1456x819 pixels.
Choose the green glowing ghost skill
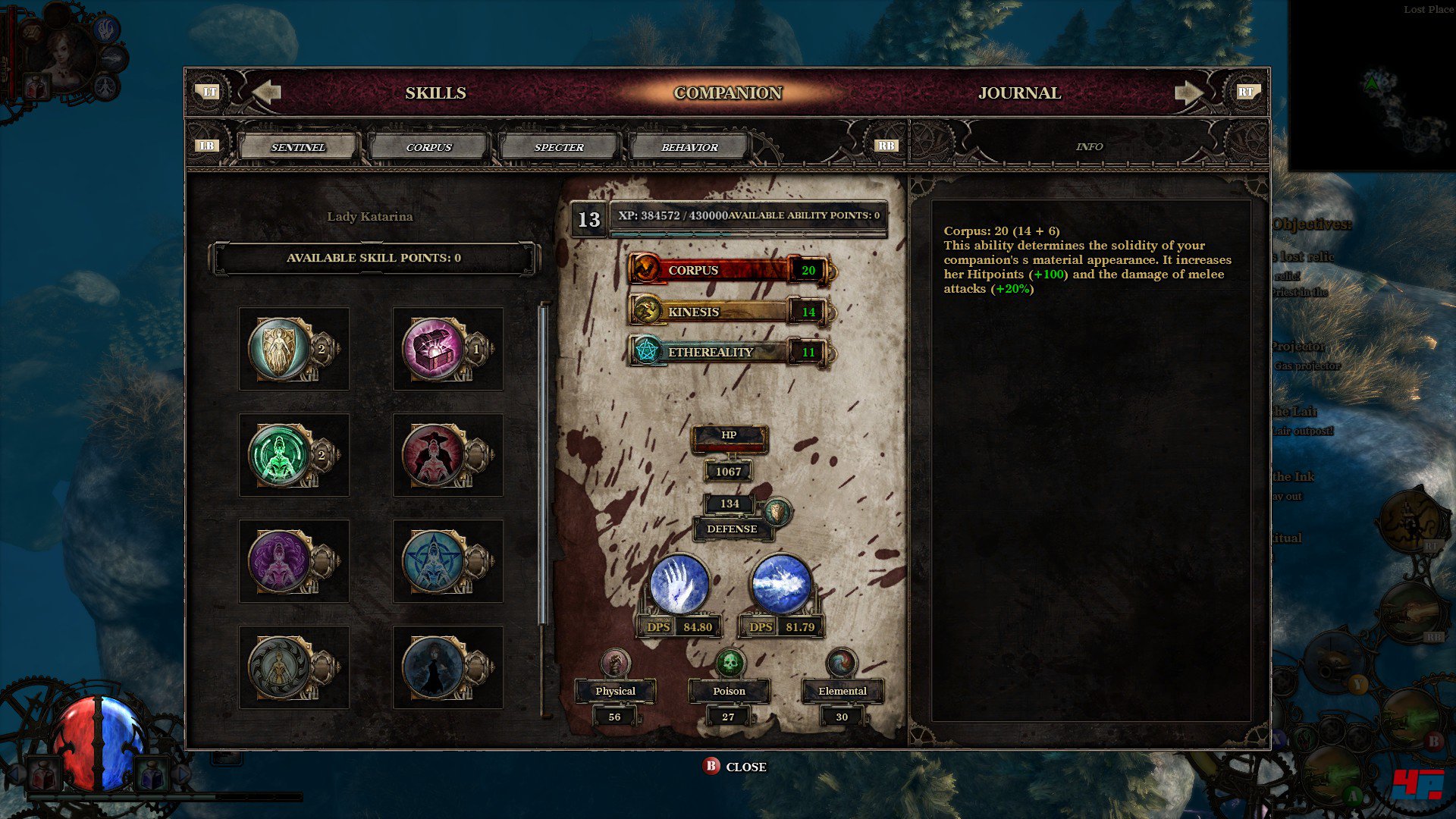281,455
